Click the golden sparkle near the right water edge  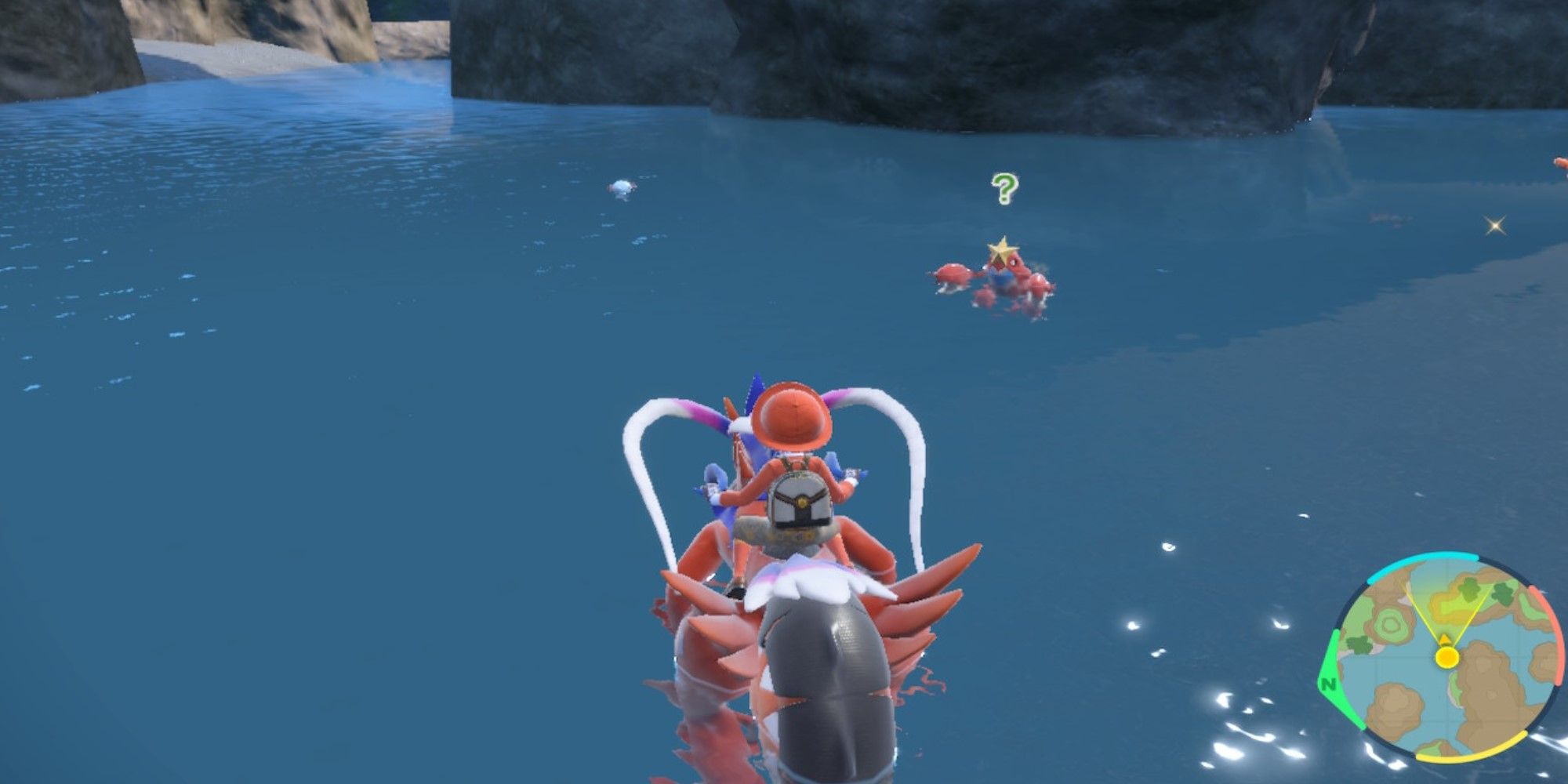(1494, 225)
